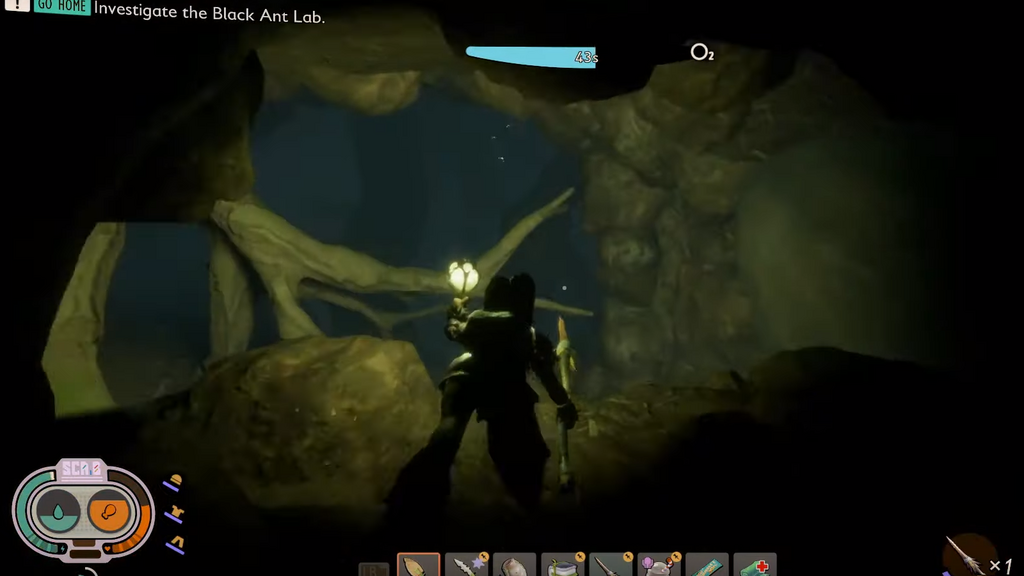Select the hotbar slot with the candy-striped item
Screen dimensions: 1024x576
pos(659,566)
